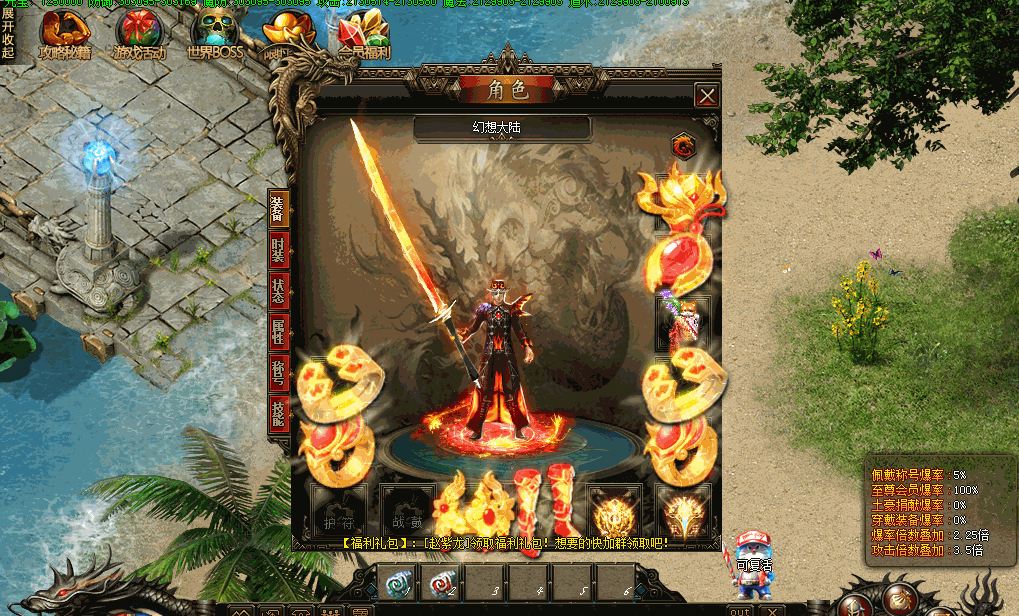The image size is (1019, 616).
Task: Close the character panel
Action: (x=707, y=96)
